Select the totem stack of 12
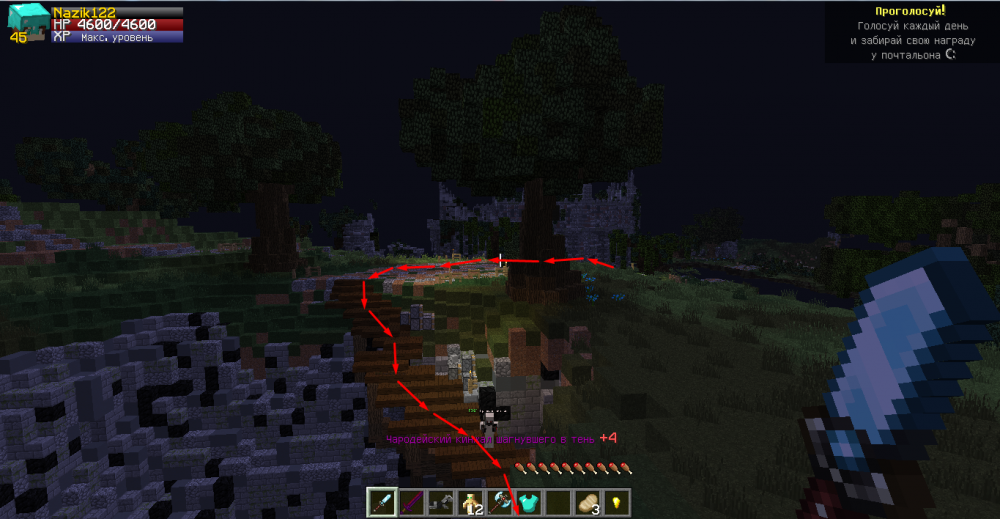This screenshot has height=519, width=1000. [470, 501]
